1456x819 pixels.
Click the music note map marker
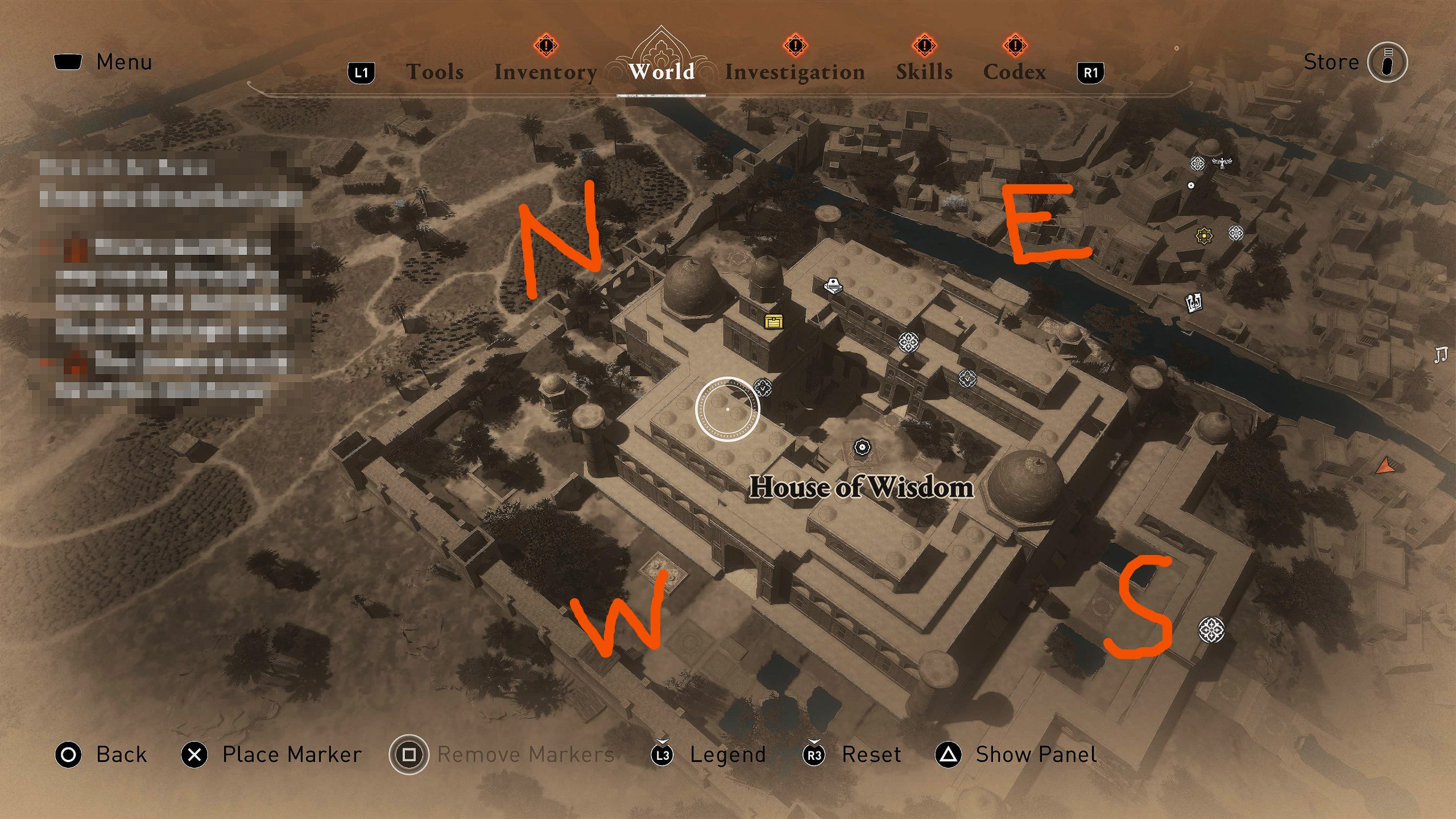pos(1440,355)
